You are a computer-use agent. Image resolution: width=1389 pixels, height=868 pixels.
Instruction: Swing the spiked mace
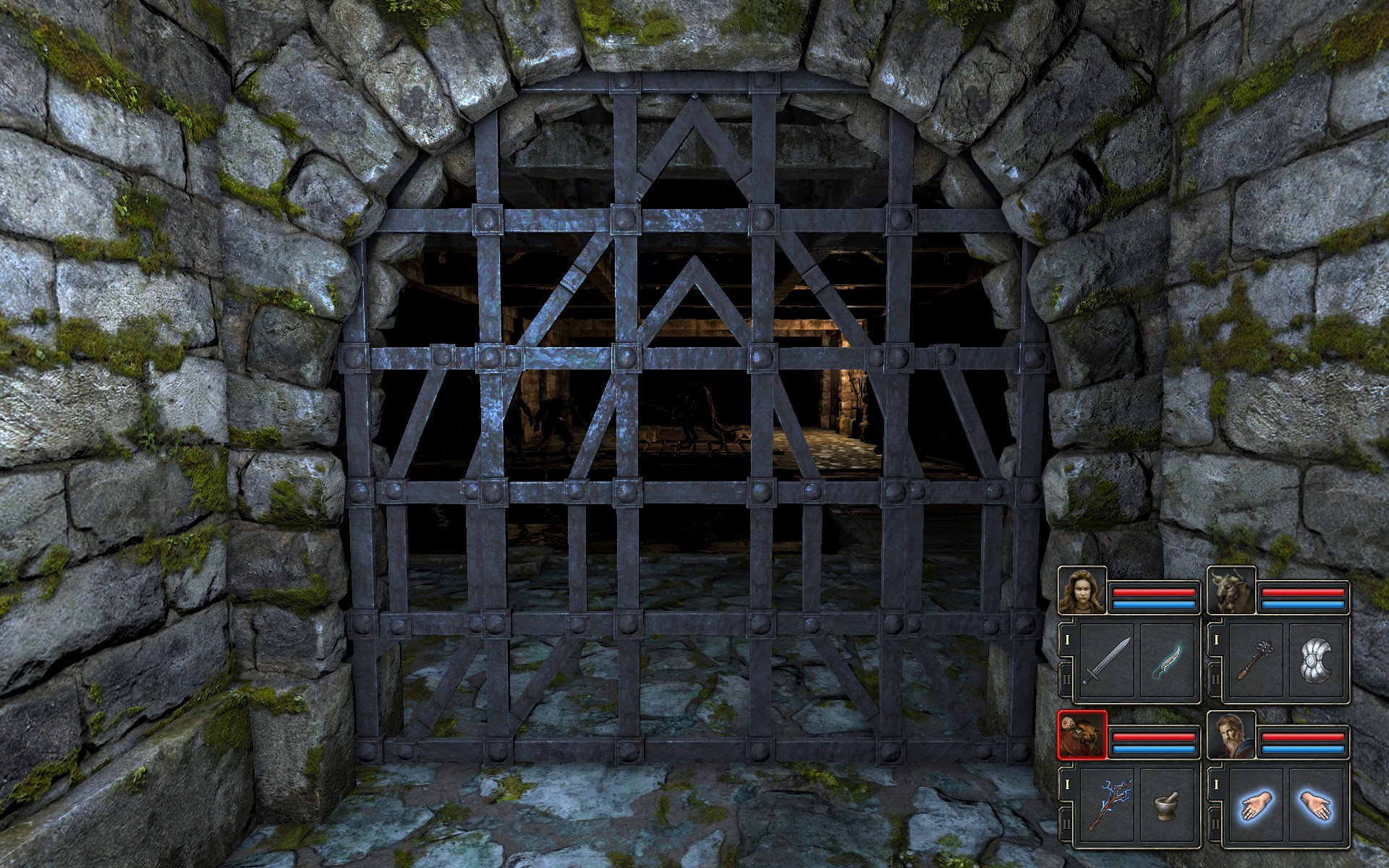point(1257,662)
